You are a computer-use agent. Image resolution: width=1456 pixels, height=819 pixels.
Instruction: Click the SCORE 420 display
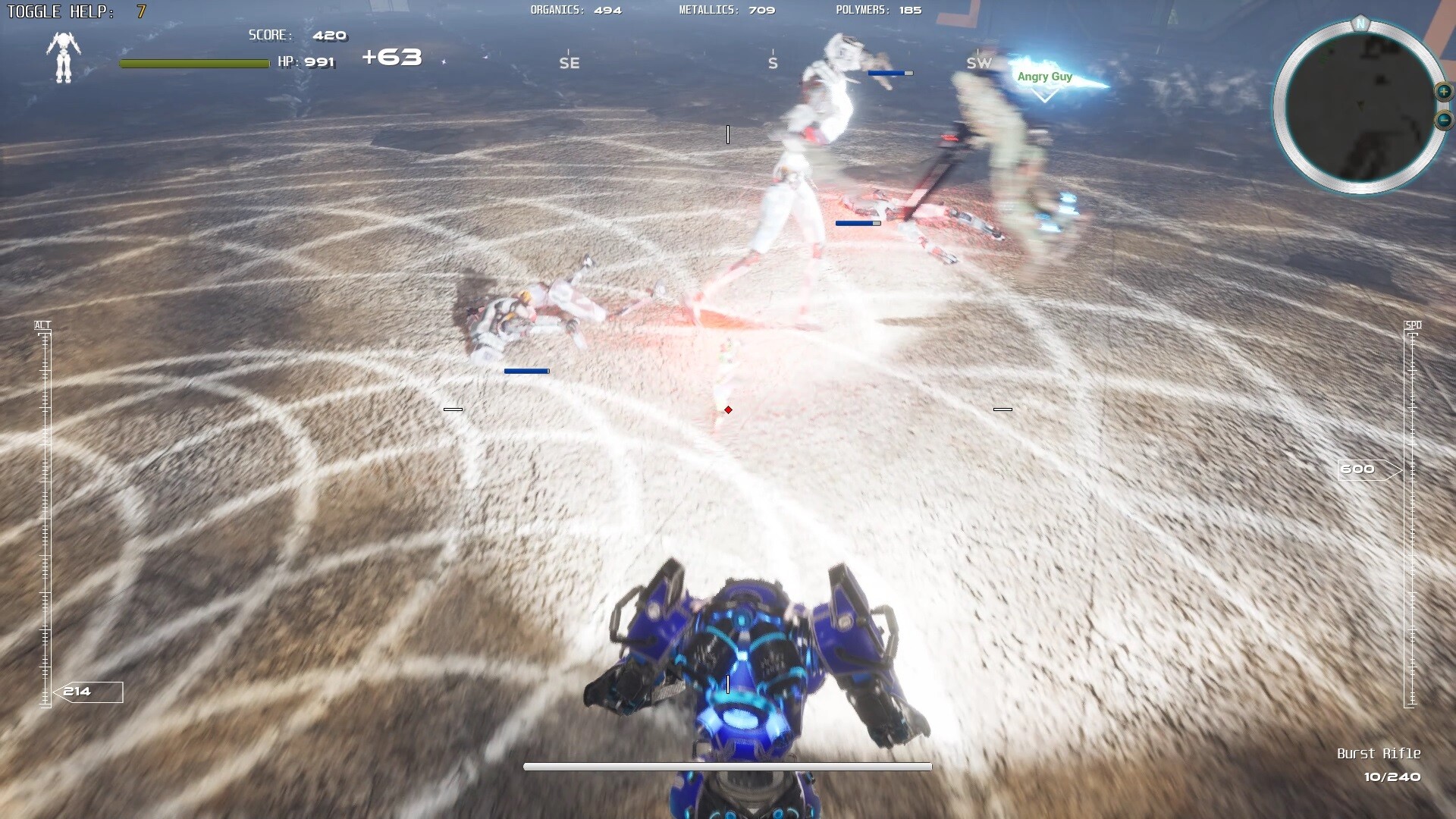click(296, 35)
